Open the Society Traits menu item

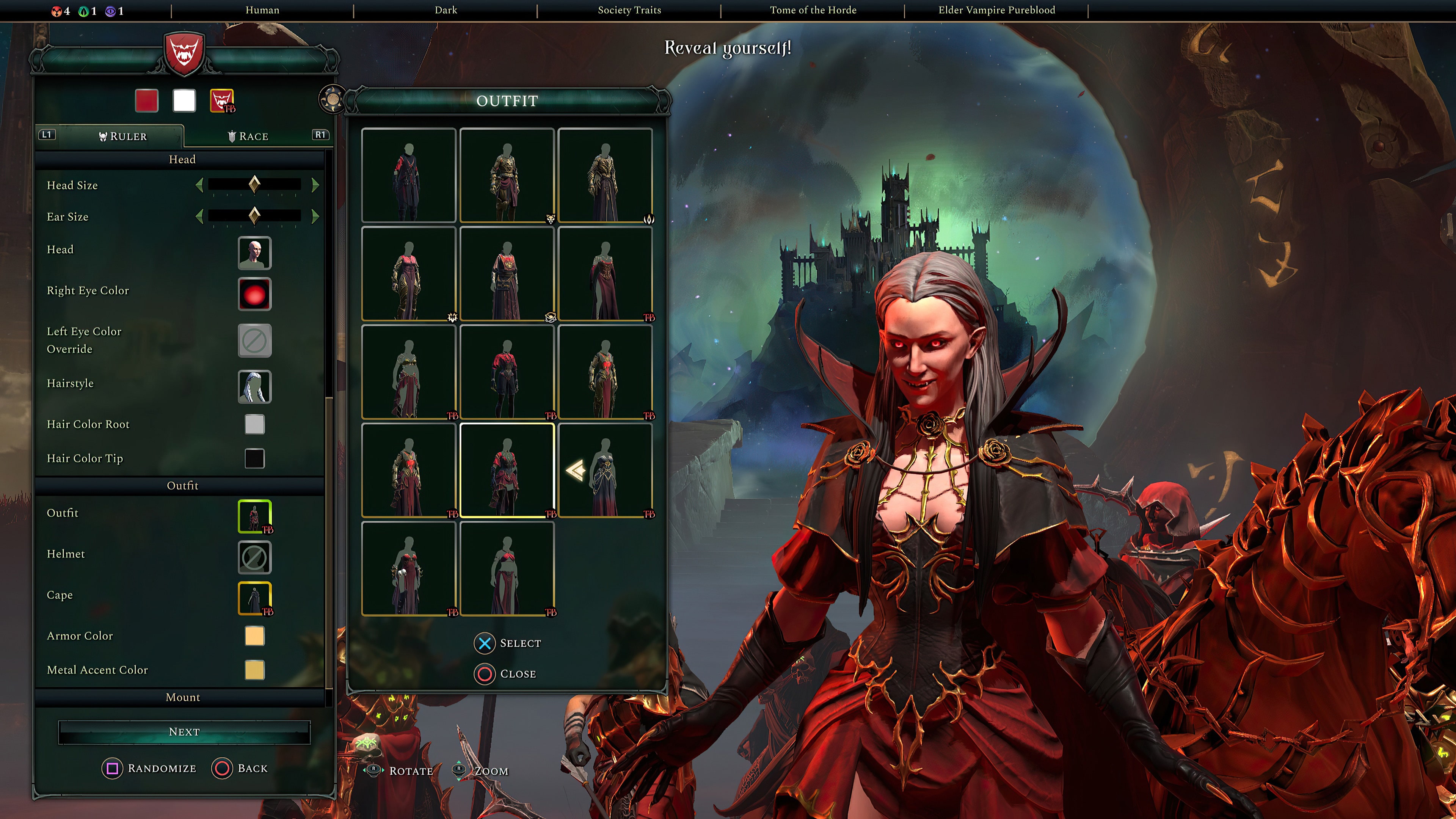(x=629, y=9)
